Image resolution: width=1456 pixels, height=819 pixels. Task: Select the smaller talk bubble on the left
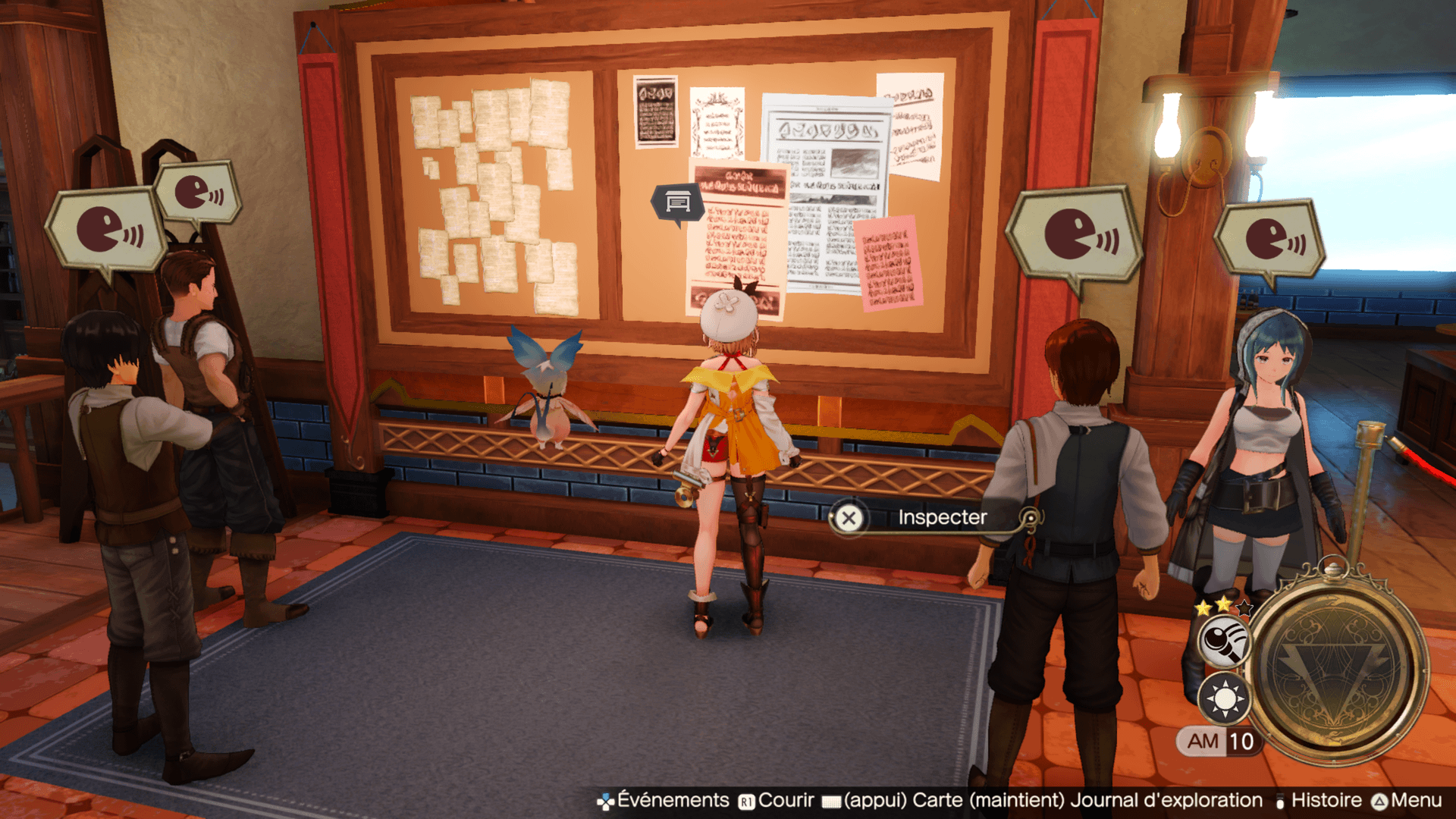click(197, 192)
